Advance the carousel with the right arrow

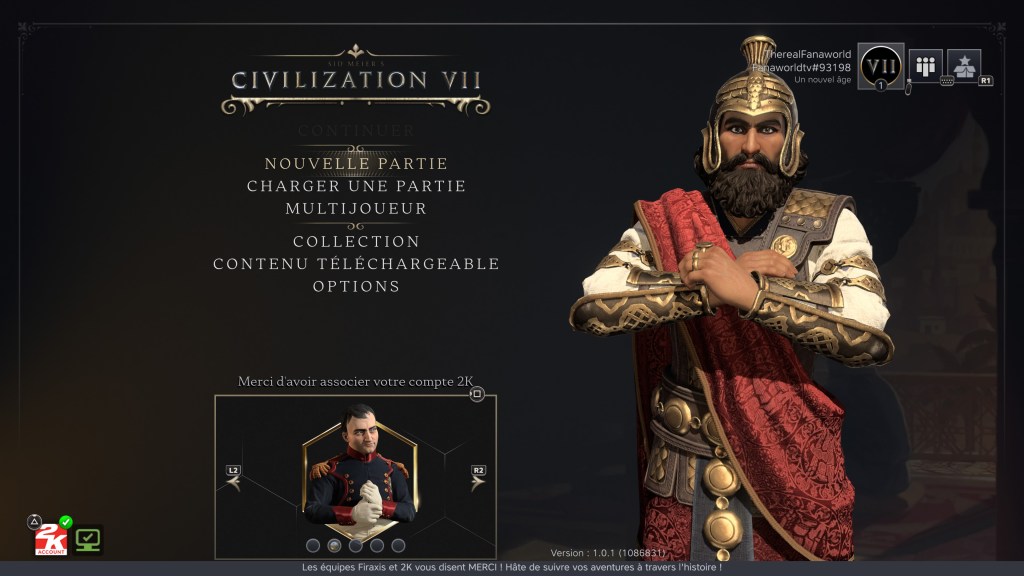[x=478, y=482]
